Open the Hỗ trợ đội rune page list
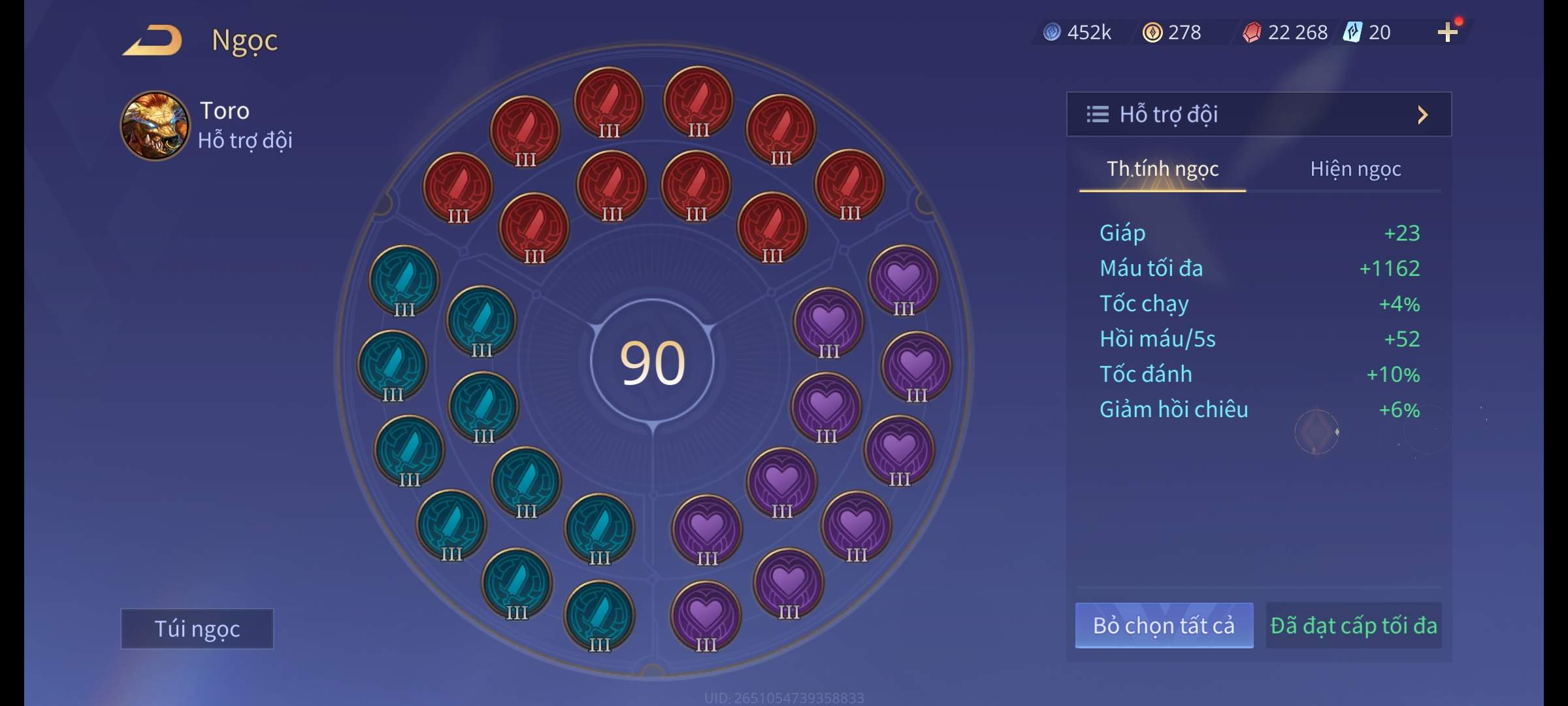The image size is (1568, 706). pyautogui.click(x=1258, y=114)
